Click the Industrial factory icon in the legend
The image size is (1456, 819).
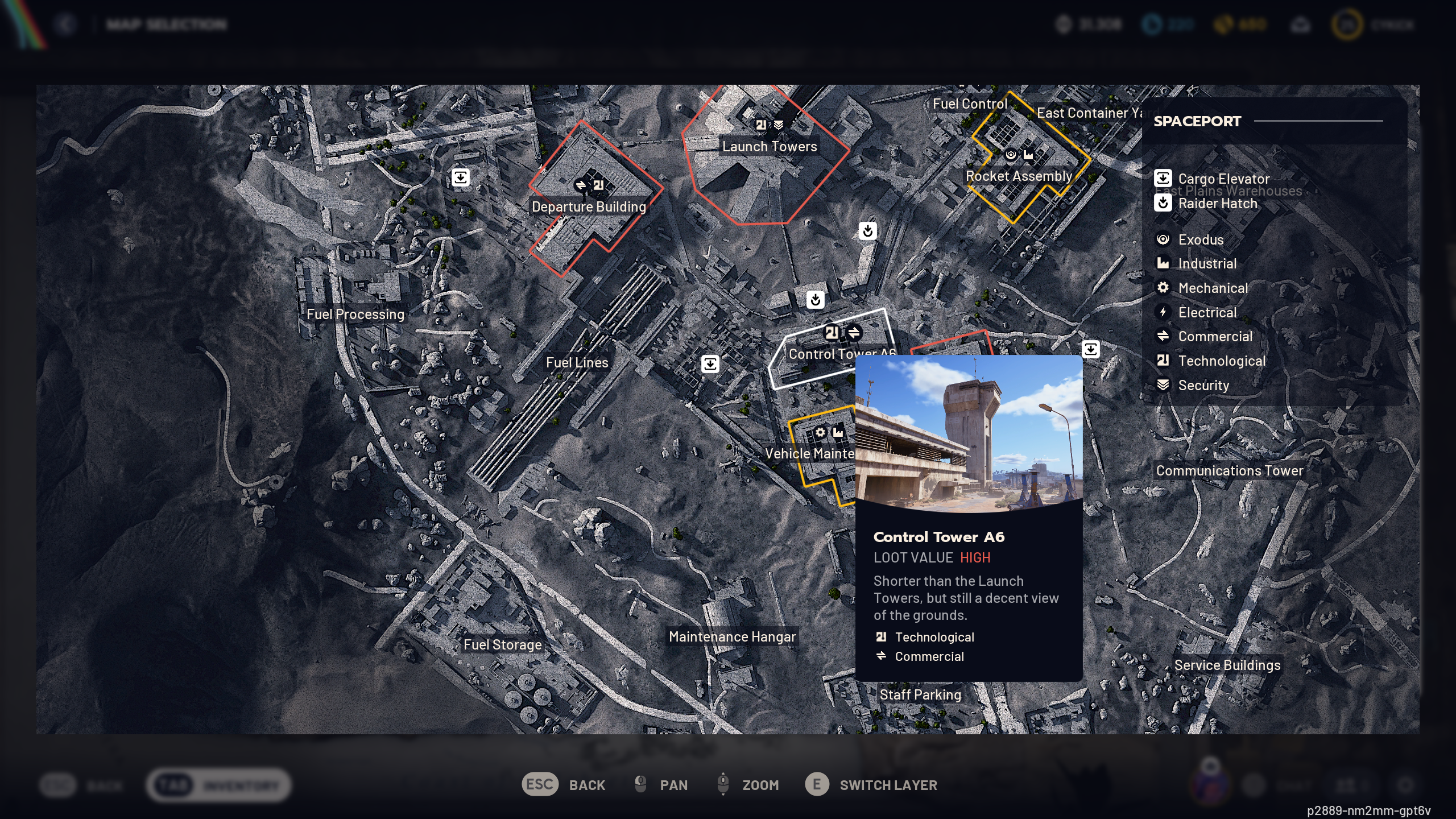[1164, 263]
